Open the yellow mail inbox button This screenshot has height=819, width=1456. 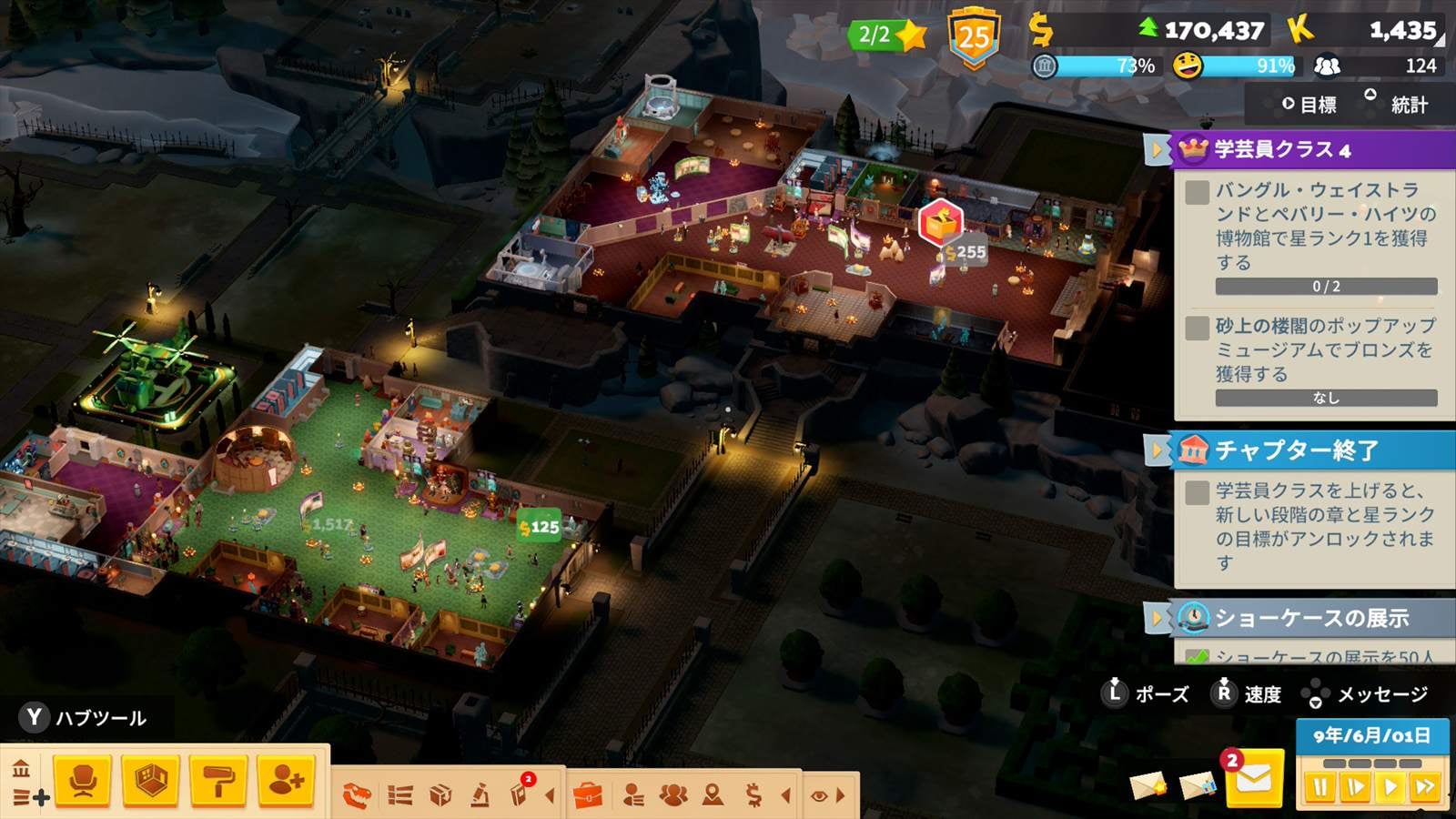pos(1253,780)
